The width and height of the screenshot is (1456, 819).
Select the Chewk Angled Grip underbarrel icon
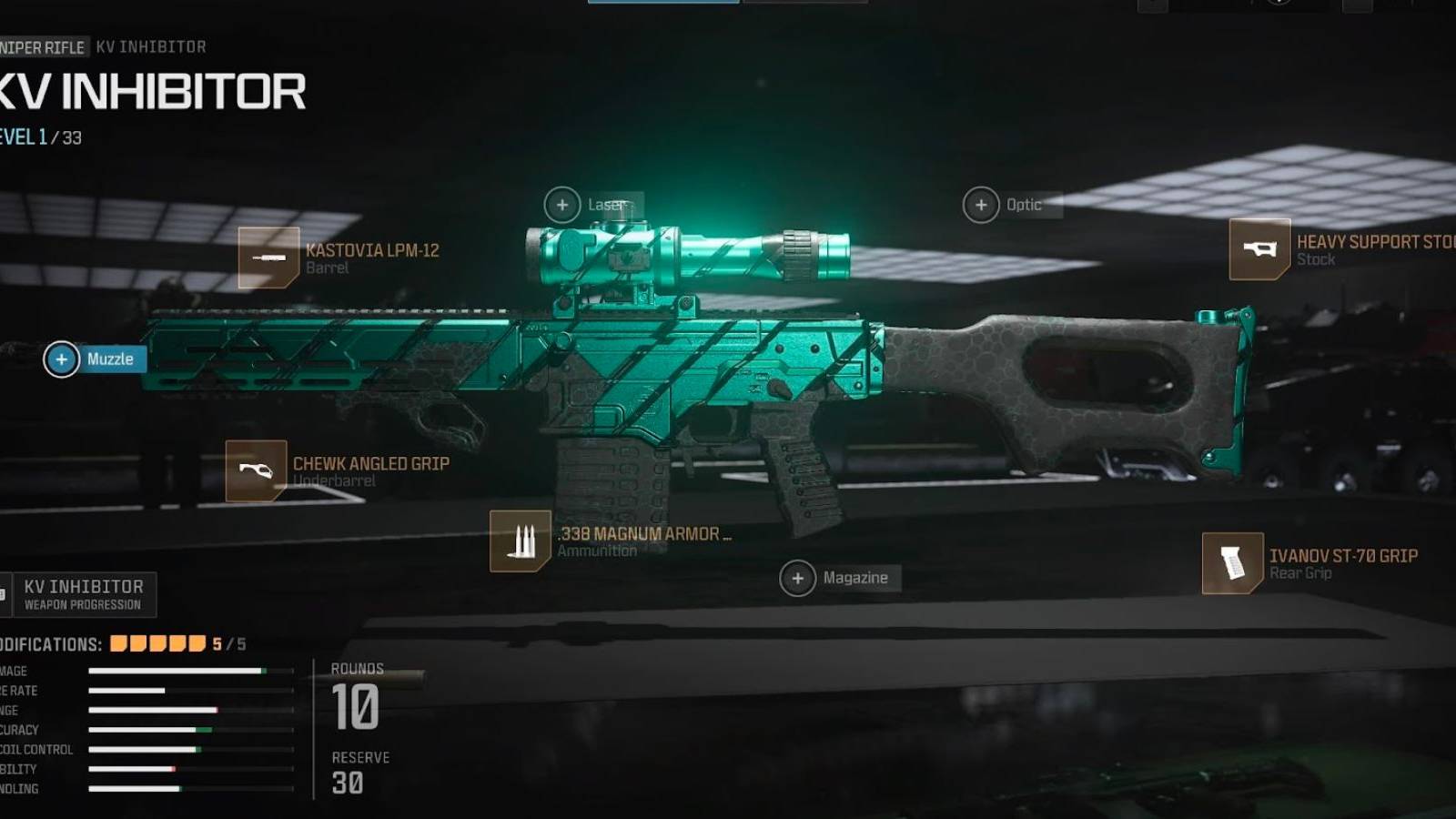coord(256,470)
